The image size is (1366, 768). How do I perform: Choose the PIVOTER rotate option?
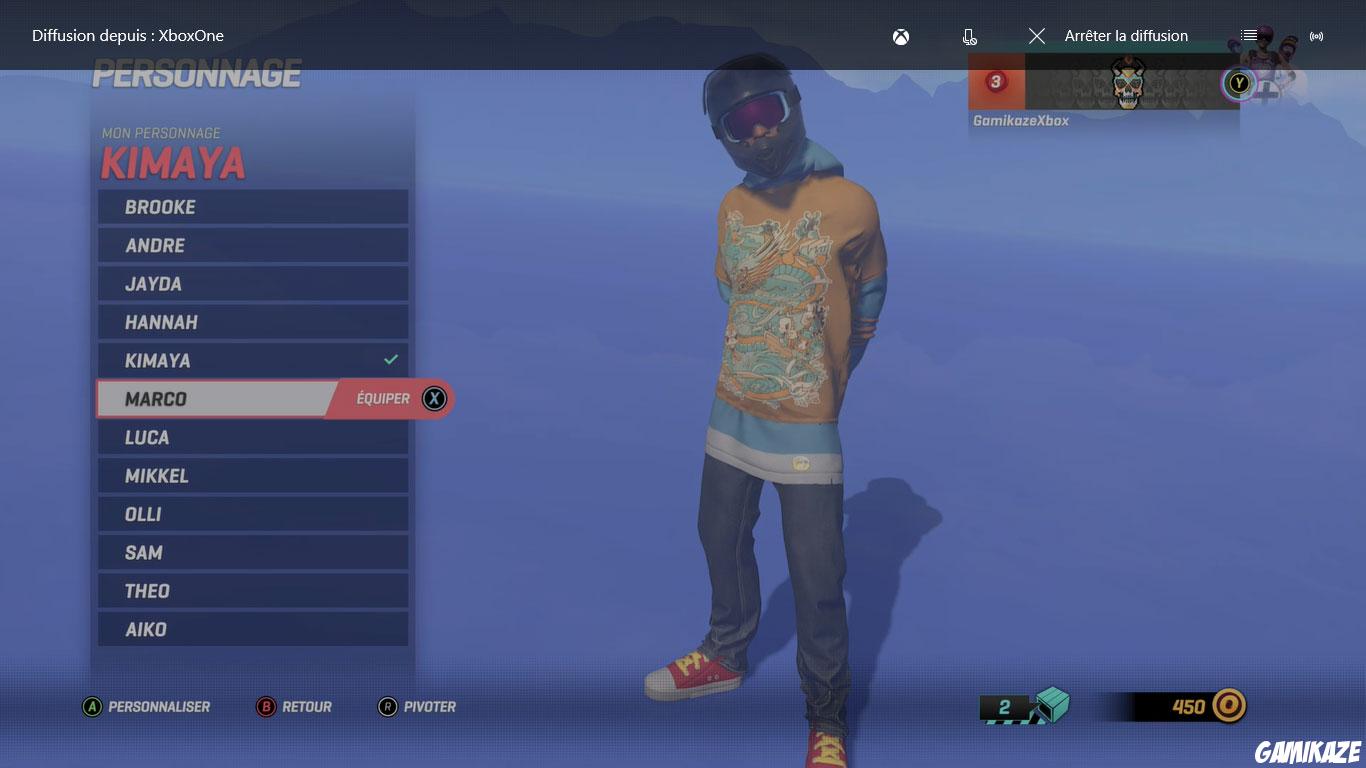(418, 707)
